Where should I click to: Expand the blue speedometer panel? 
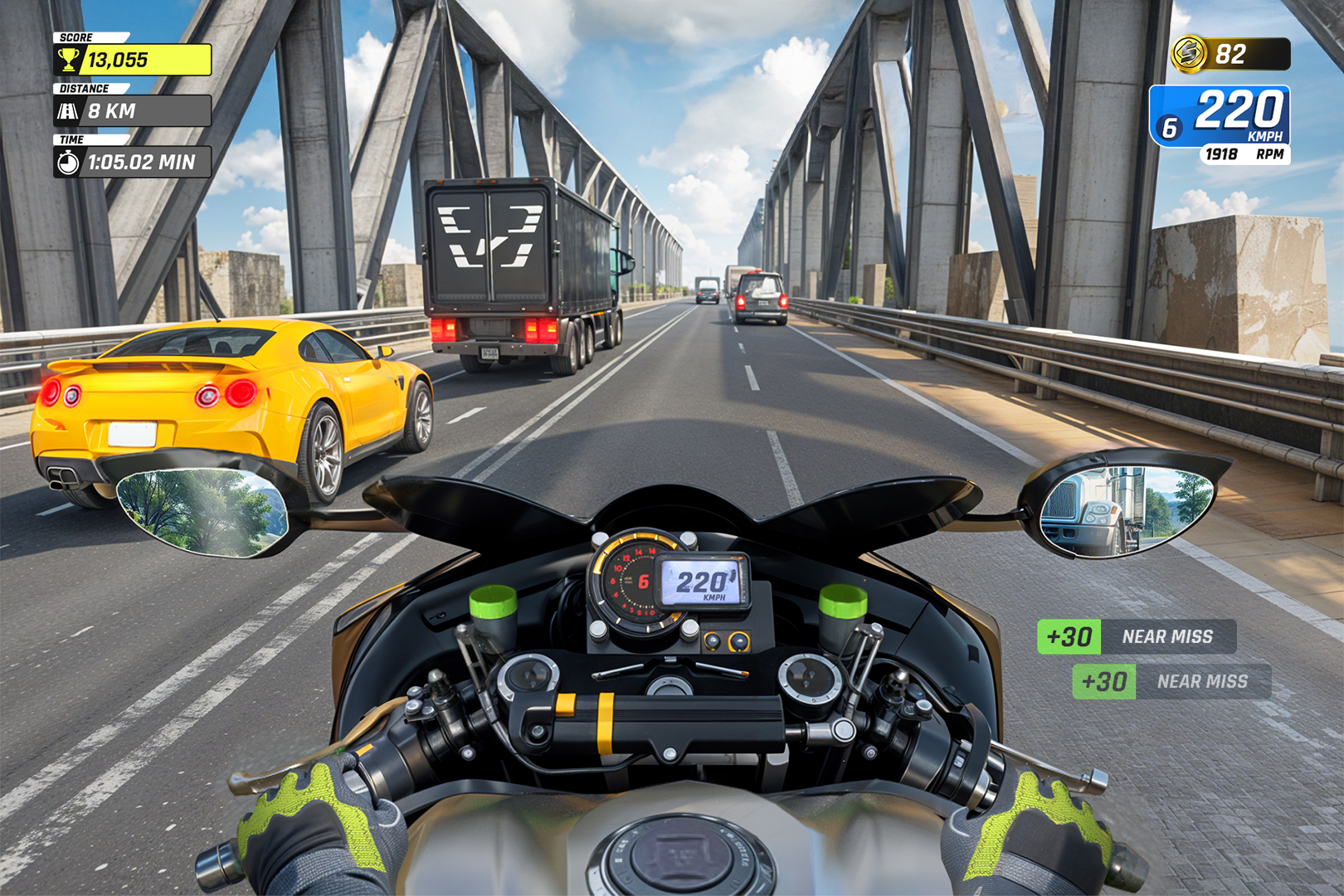pyautogui.click(x=1226, y=116)
